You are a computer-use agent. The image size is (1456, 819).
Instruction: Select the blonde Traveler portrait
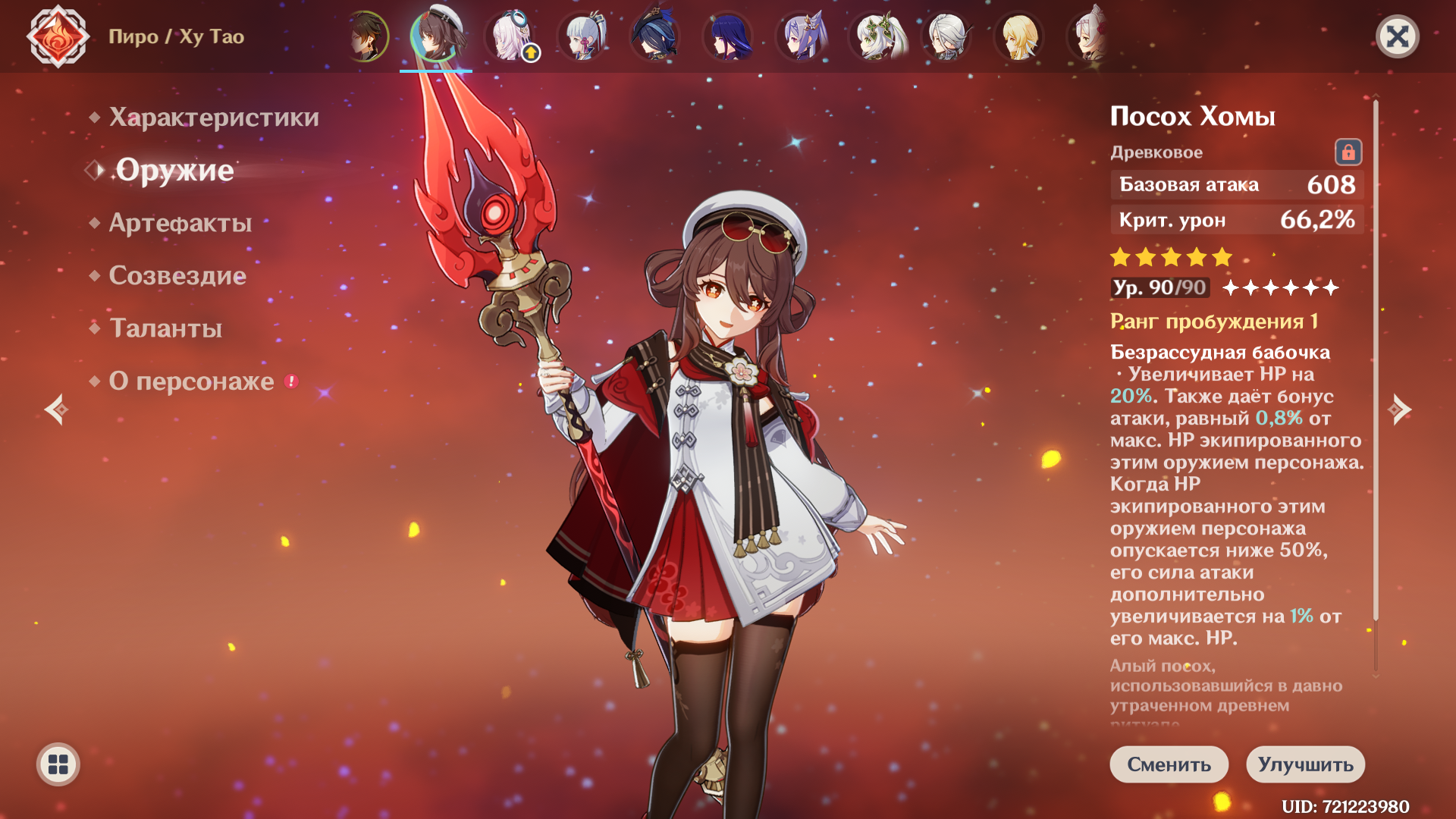point(1019,36)
